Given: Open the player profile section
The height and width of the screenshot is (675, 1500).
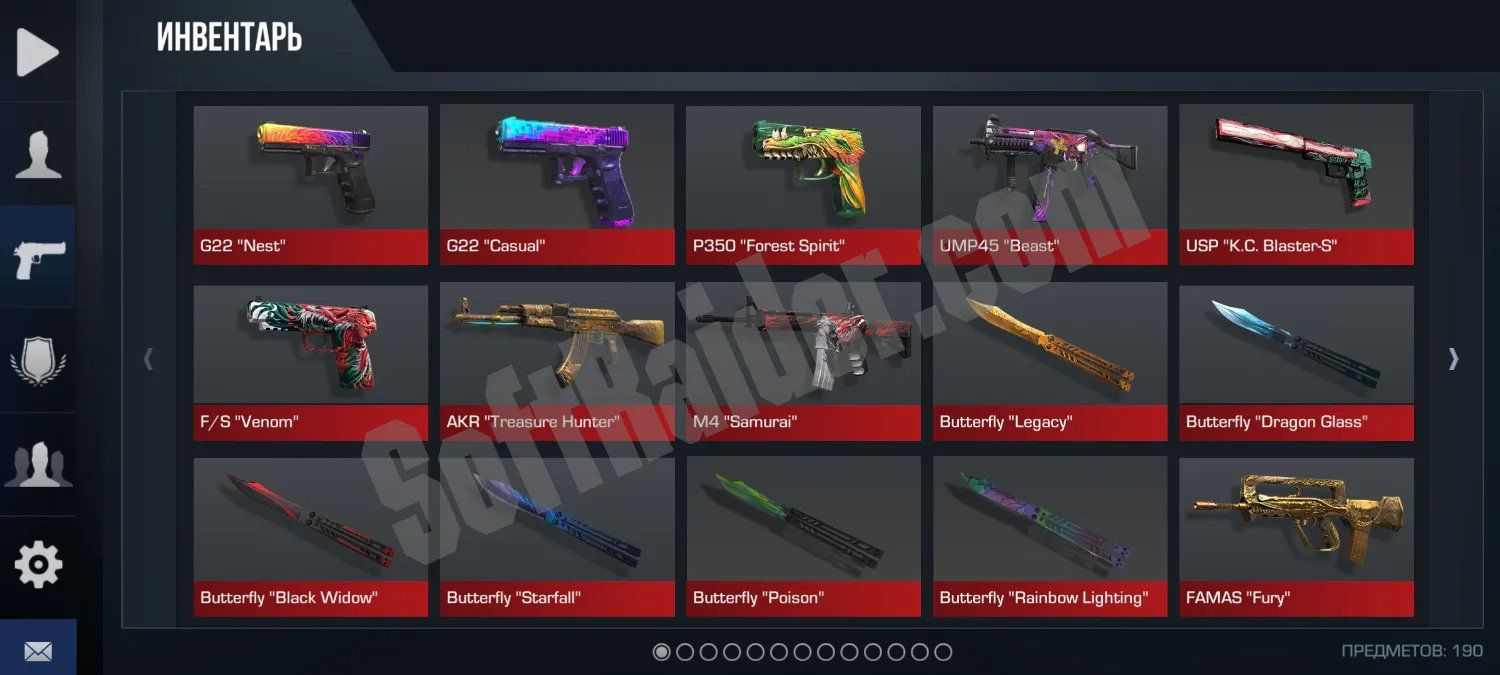Looking at the screenshot, I should tap(38, 154).
